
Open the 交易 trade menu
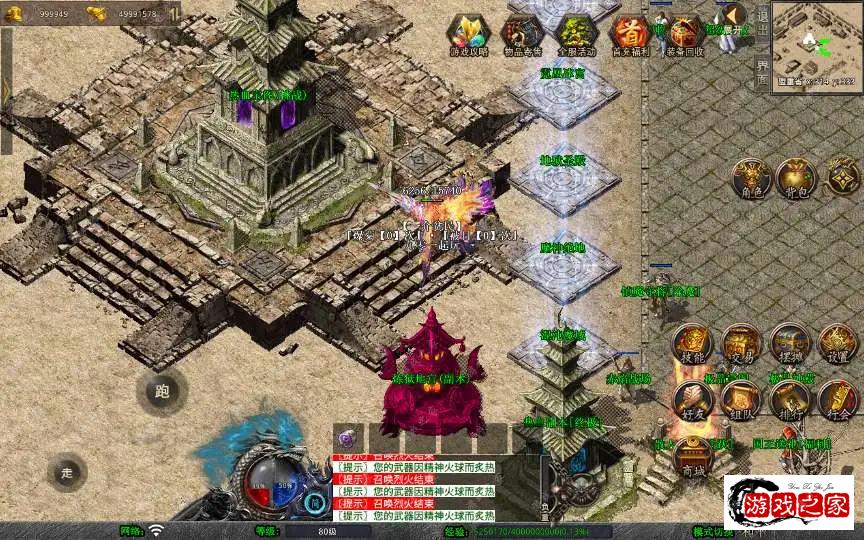click(x=741, y=343)
